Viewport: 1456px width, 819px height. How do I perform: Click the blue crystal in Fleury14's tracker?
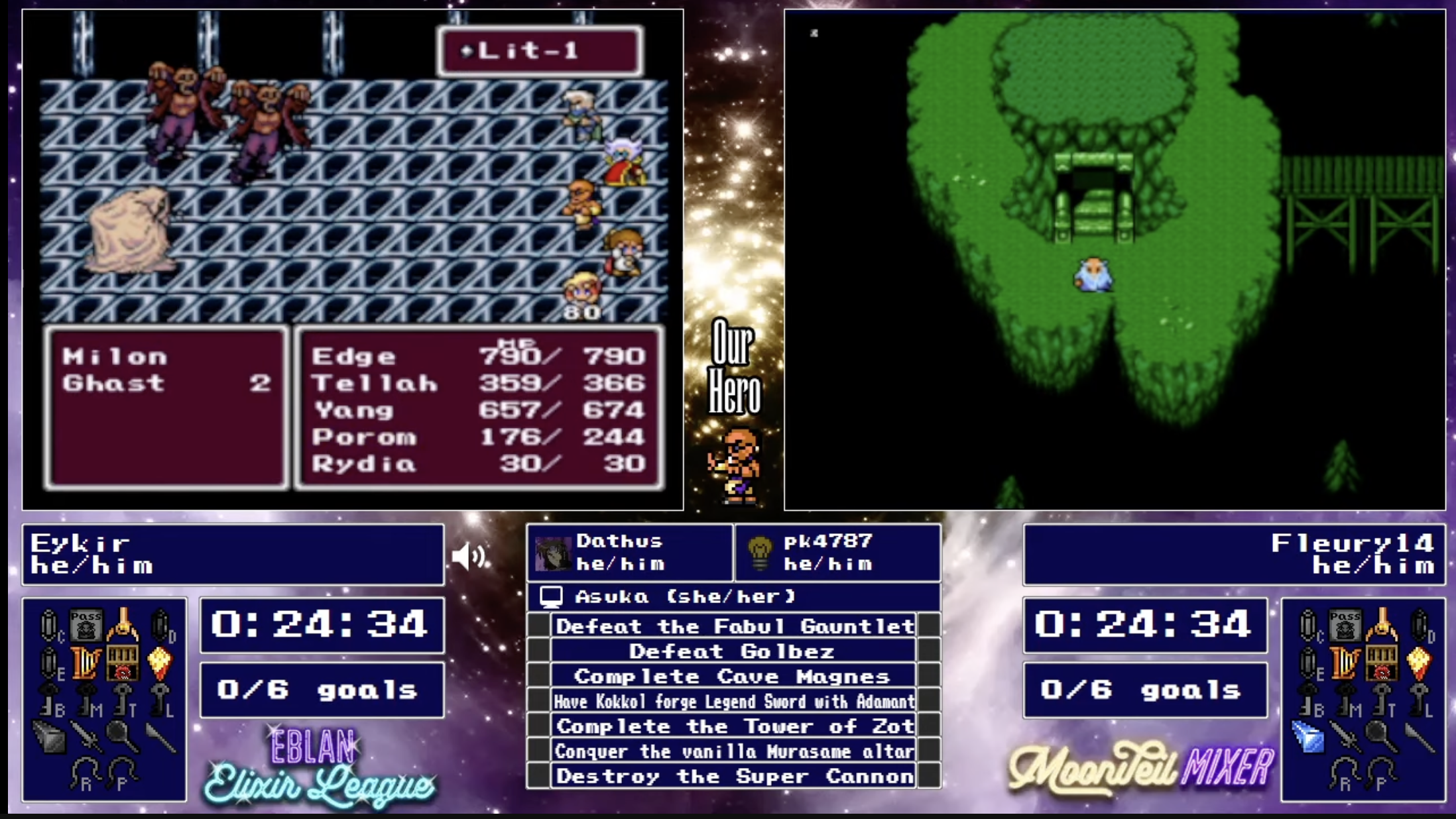(x=1308, y=737)
